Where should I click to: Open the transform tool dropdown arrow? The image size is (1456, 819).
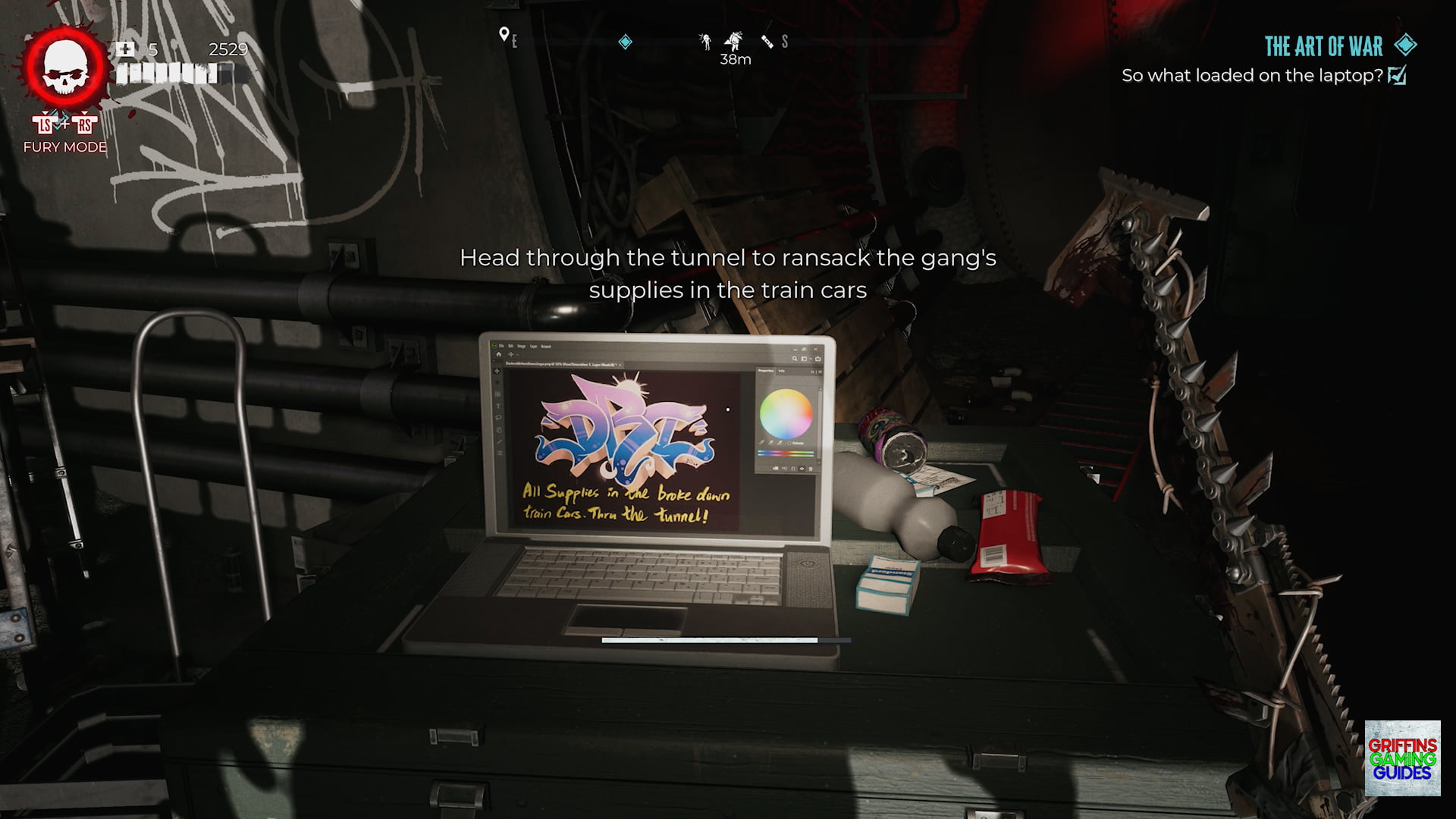[516, 355]
